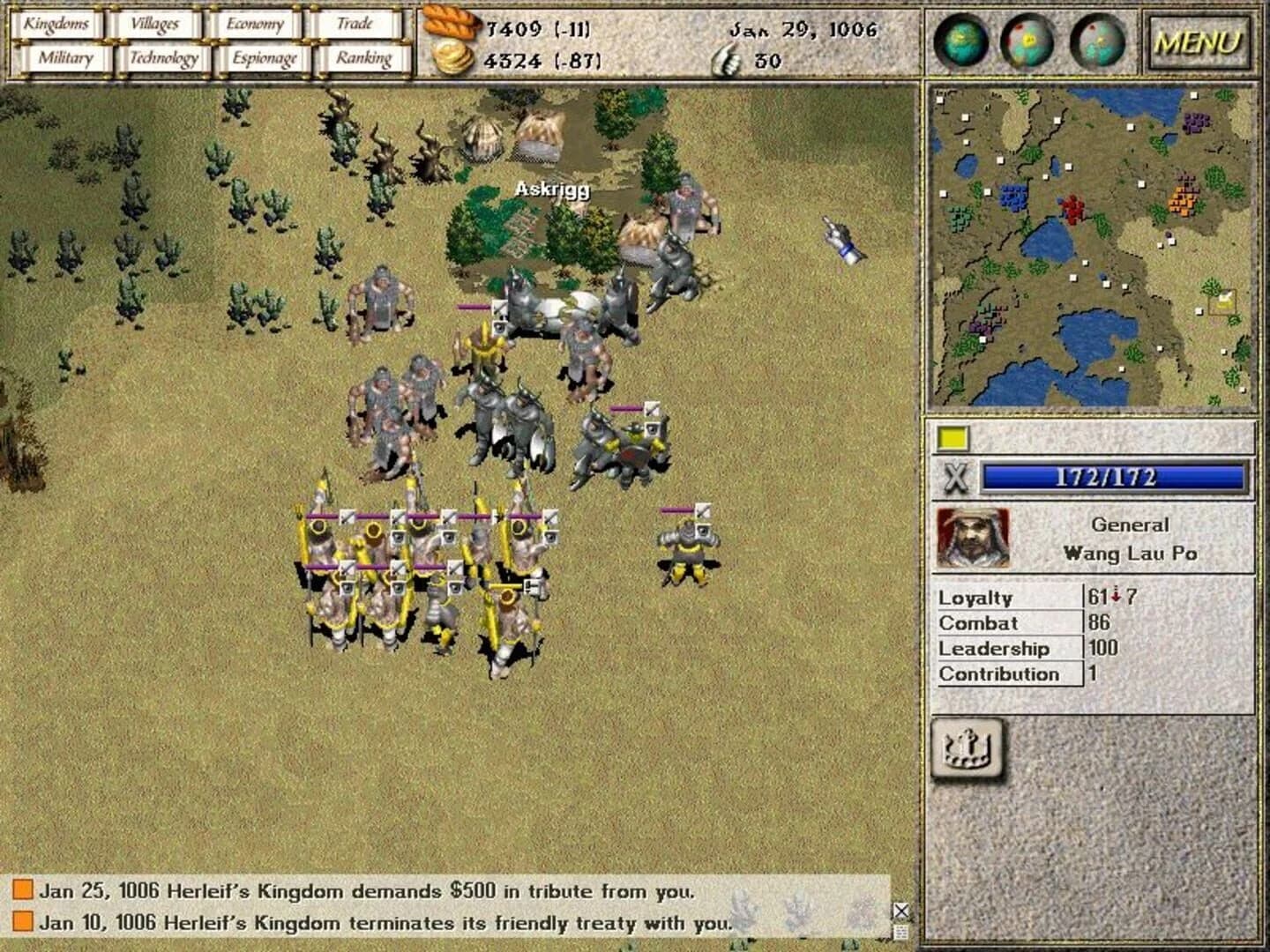Viewport: 1270px width, 952px height.
Task: Open the Espionage report
Action: [x=261, y=57]
